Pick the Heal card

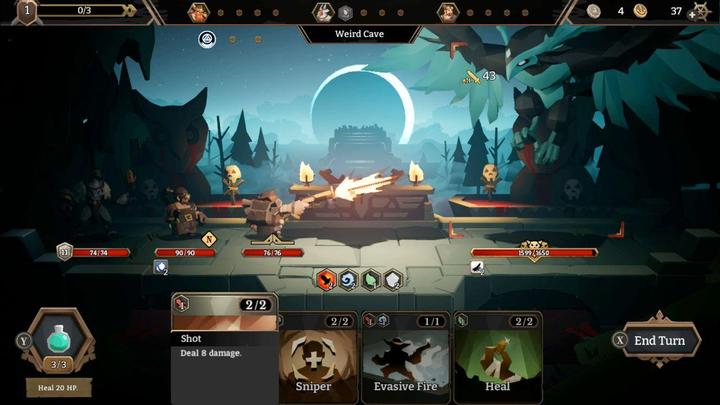(x=497, y=357)
